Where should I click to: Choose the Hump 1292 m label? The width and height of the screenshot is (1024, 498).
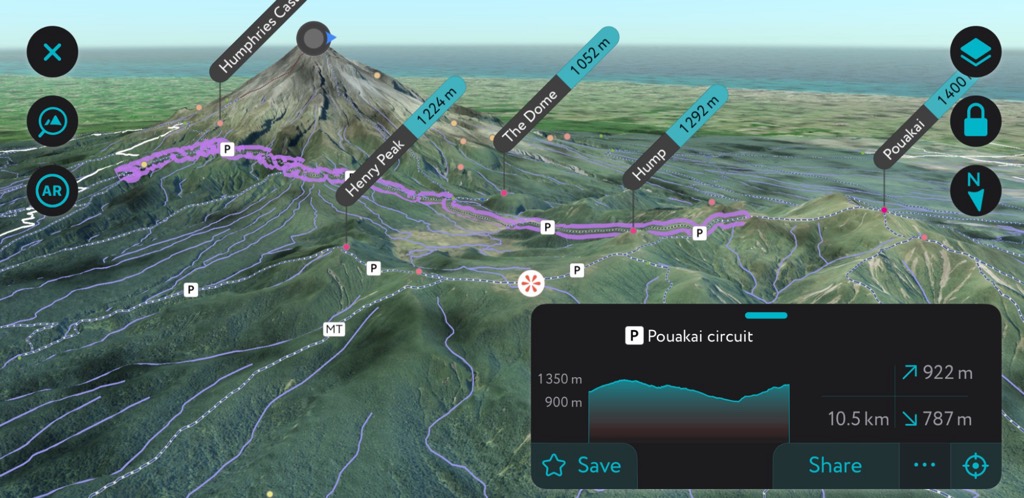tap(676, 136)
